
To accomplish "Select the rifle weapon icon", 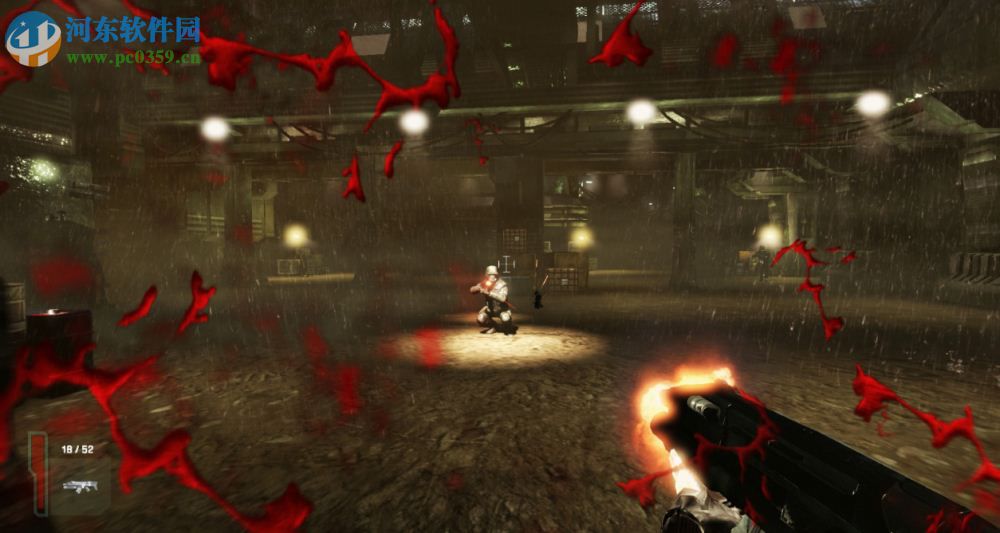I will (77, 486).
